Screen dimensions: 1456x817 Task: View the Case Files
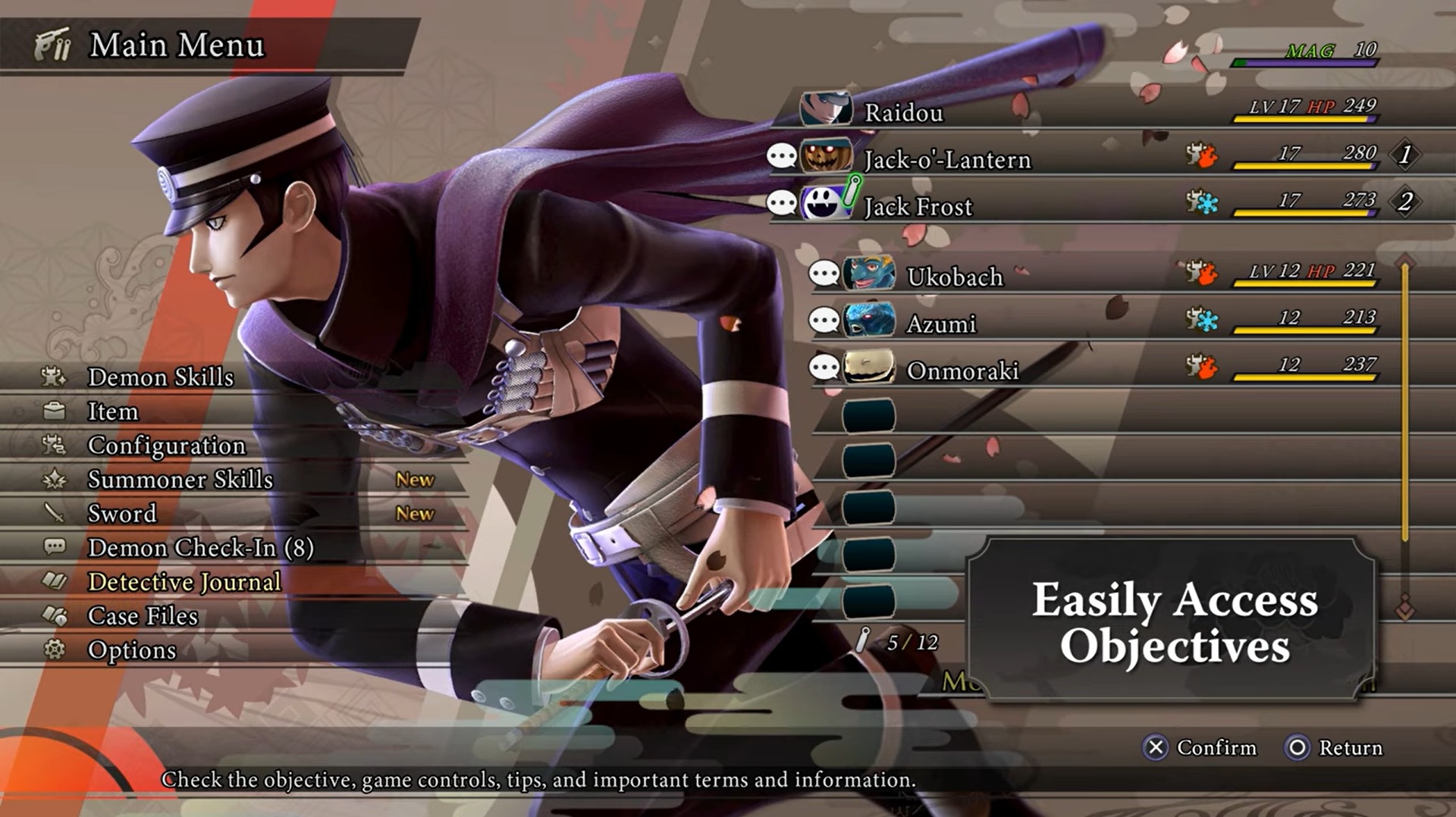[143, 615]
